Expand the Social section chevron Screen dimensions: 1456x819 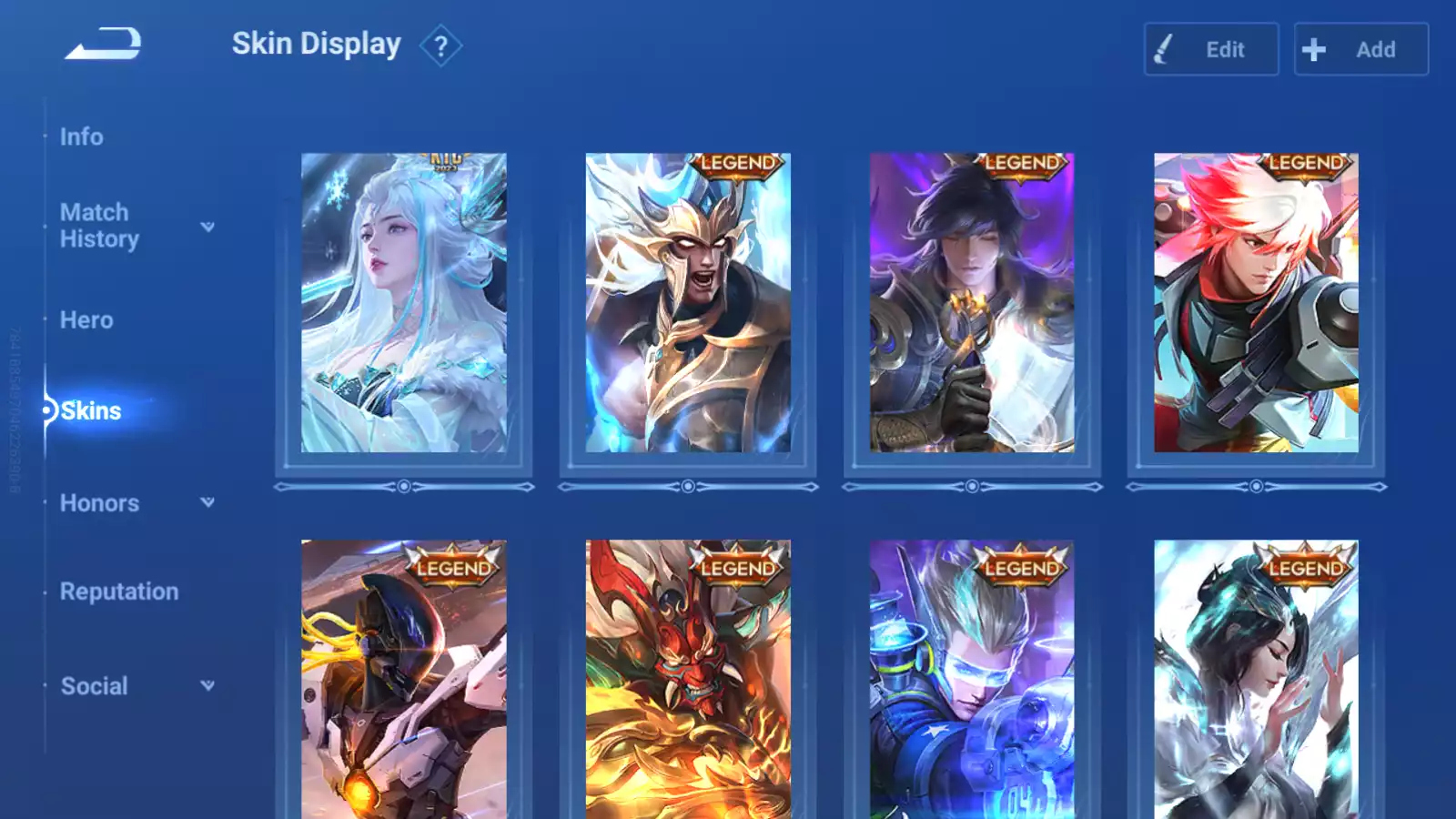pos(208,685)
